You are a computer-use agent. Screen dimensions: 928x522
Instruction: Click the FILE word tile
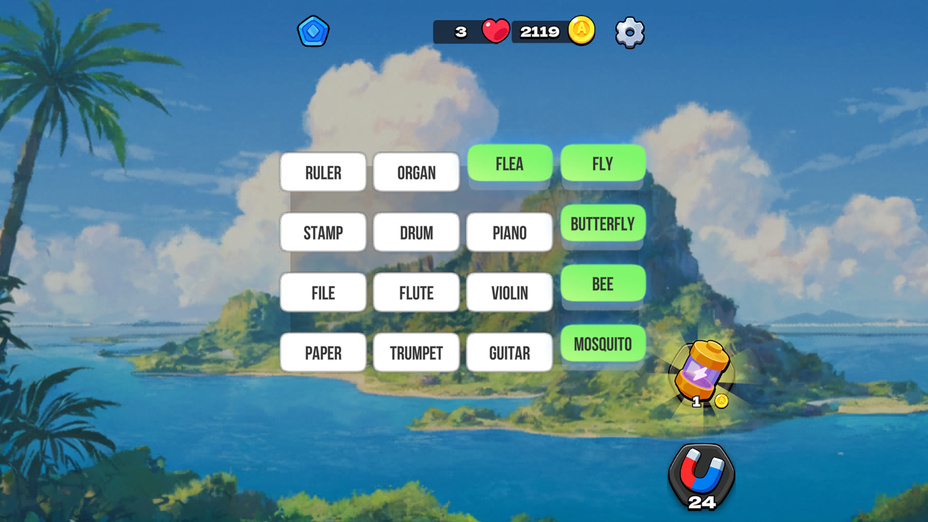(x=323, y=292)
